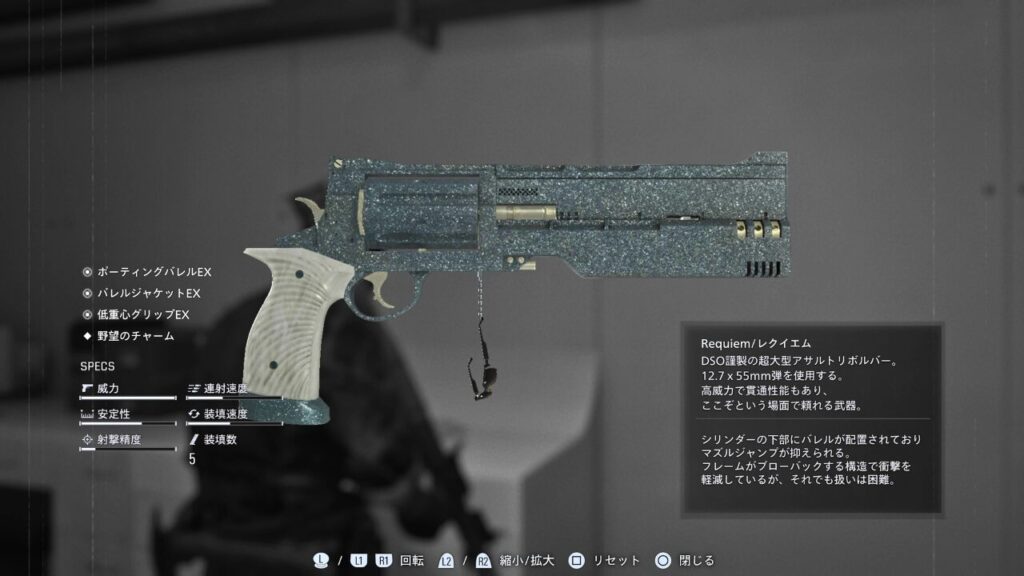Select the 野望のチャーム charm entry

coord(134,336)
